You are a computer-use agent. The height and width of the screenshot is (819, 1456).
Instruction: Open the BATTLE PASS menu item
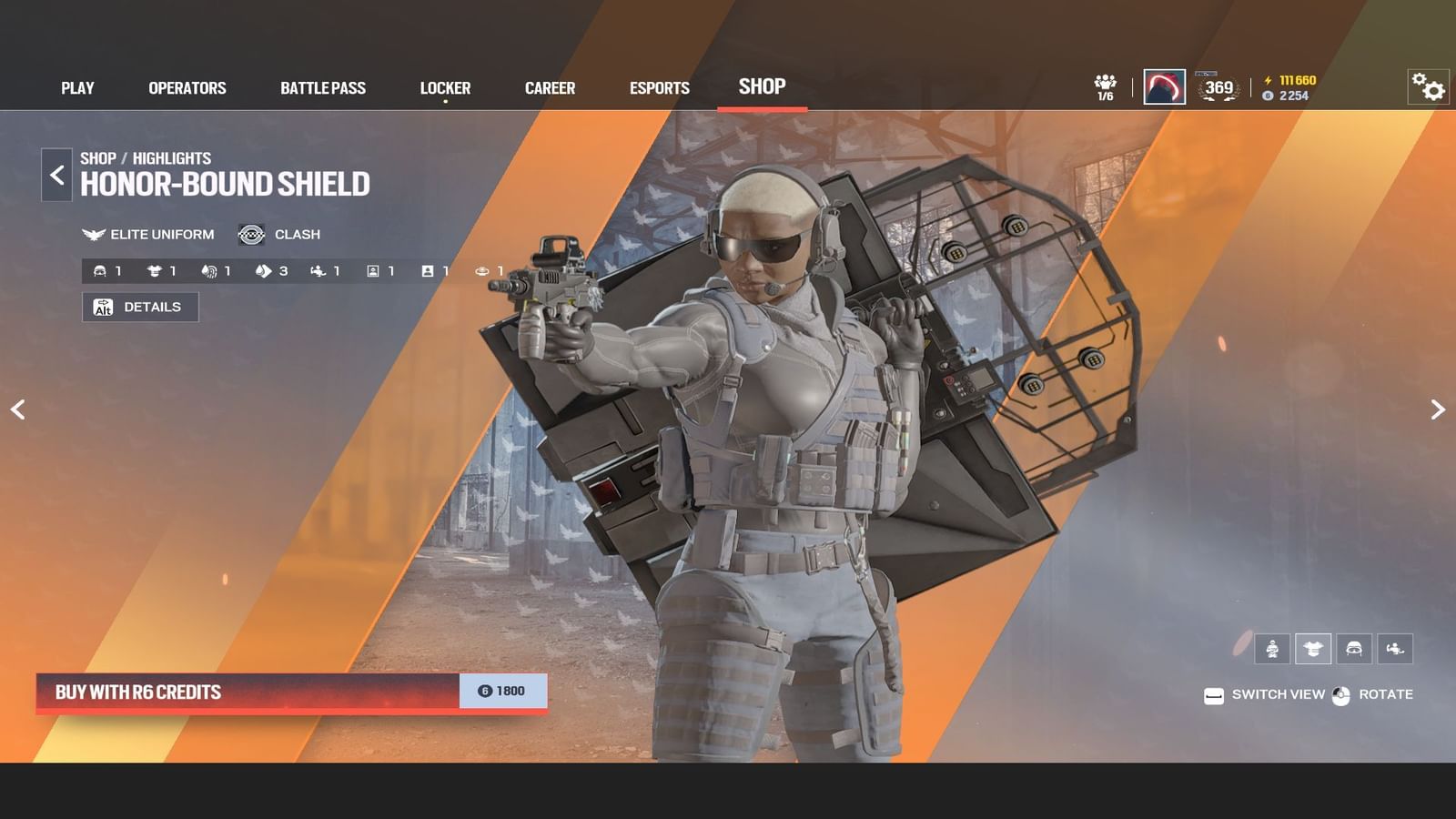tap(323, 87)
